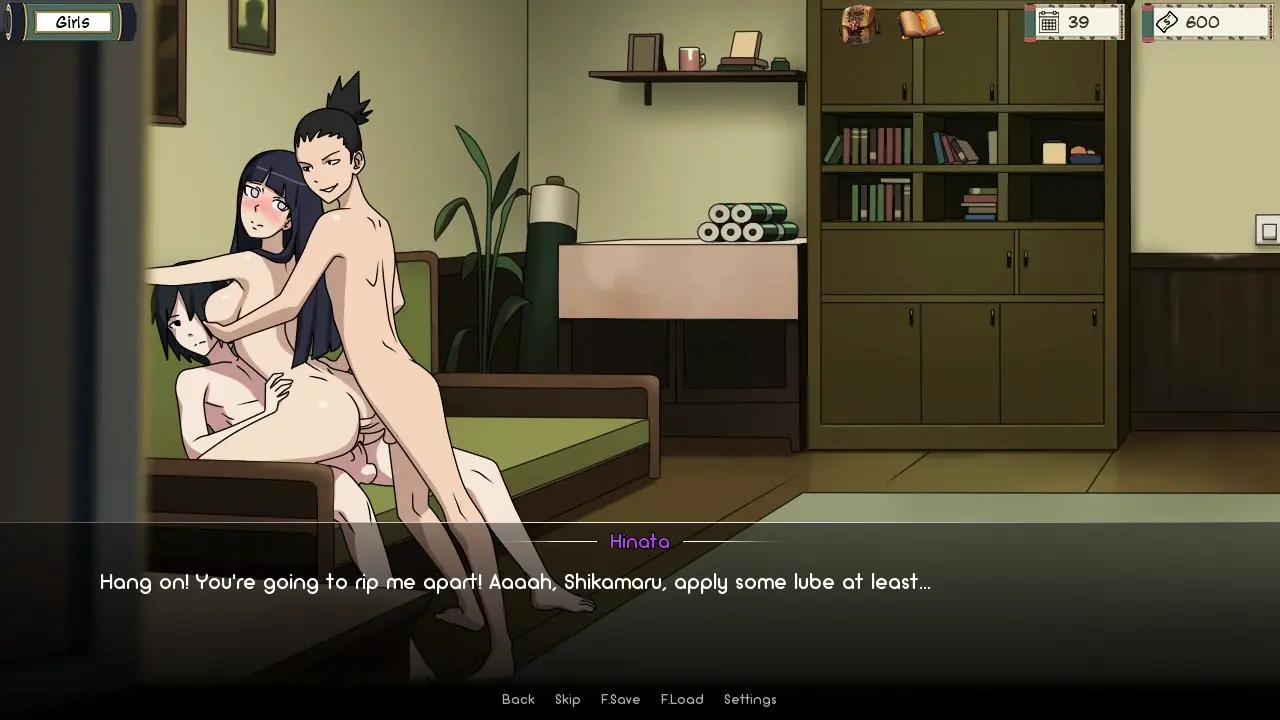Click the dialogue text to advance
Image resolution: width=1280 pixels, height=720 pixels.
coord(514,582)
